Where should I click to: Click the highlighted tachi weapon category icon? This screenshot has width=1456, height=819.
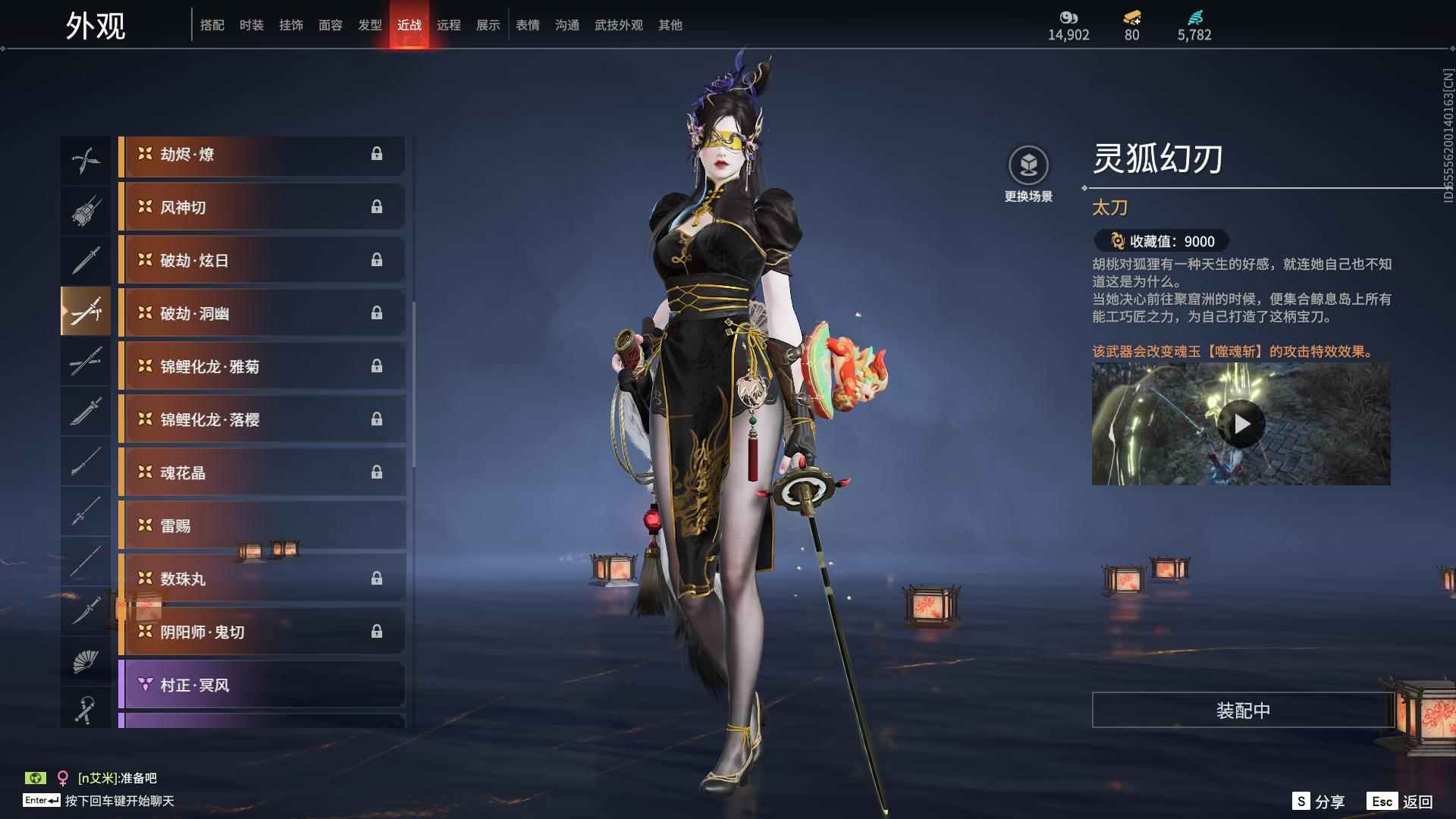[x=86, y=311]
